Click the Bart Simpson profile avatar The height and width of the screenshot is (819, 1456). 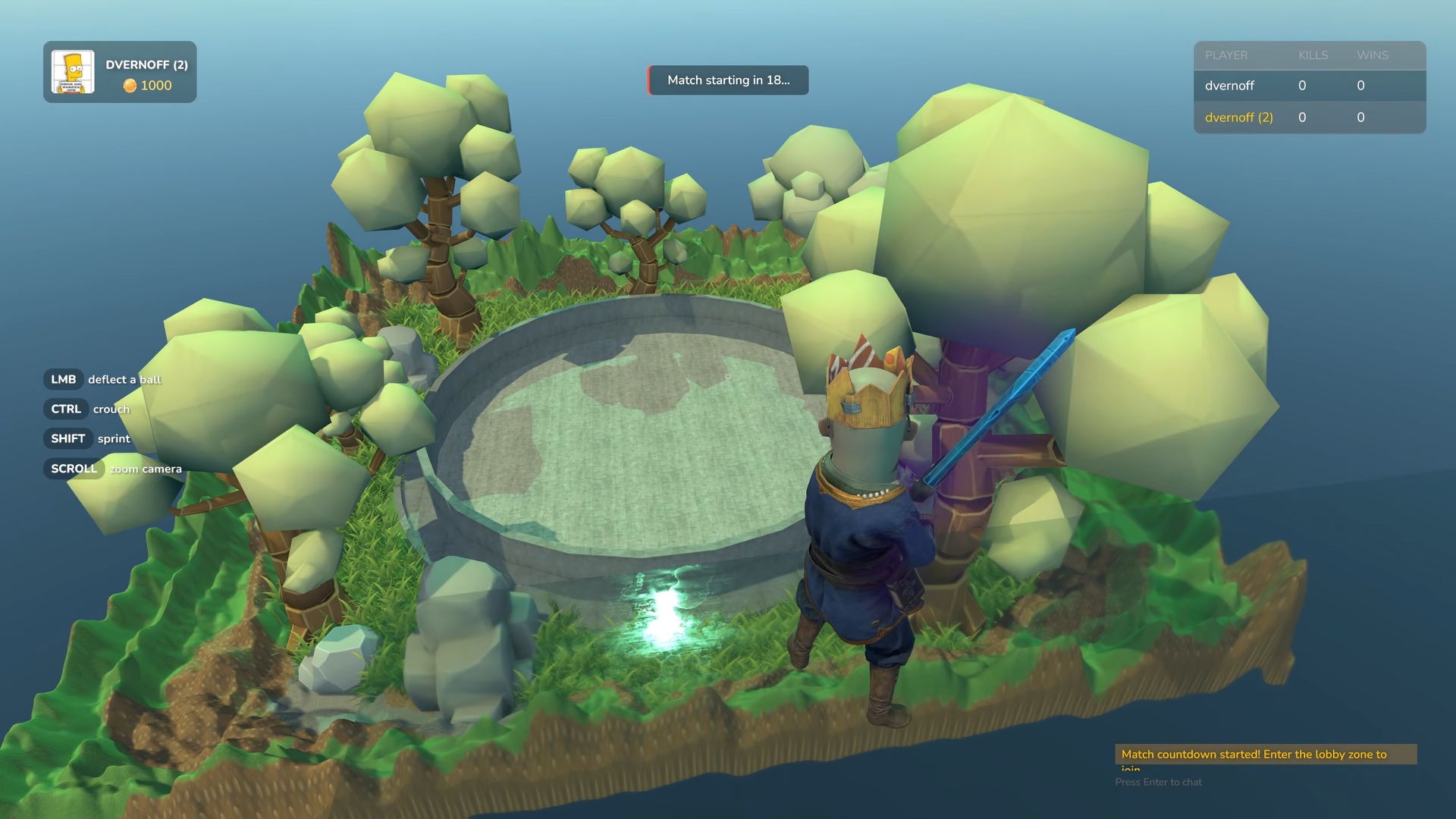73,72
